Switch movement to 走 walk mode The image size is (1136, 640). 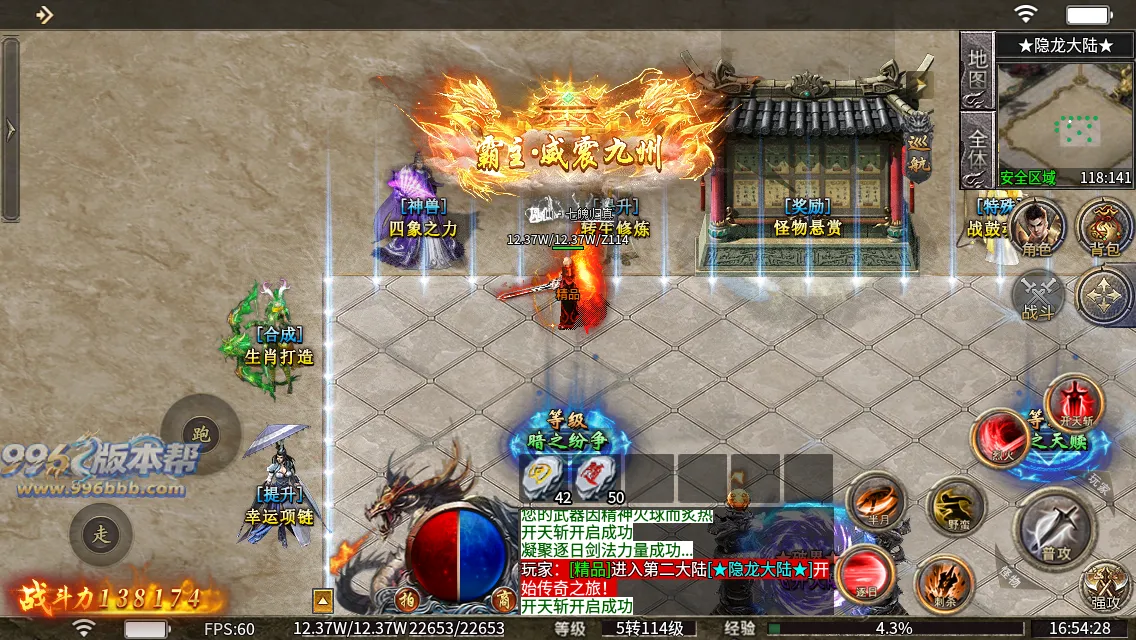101,534
